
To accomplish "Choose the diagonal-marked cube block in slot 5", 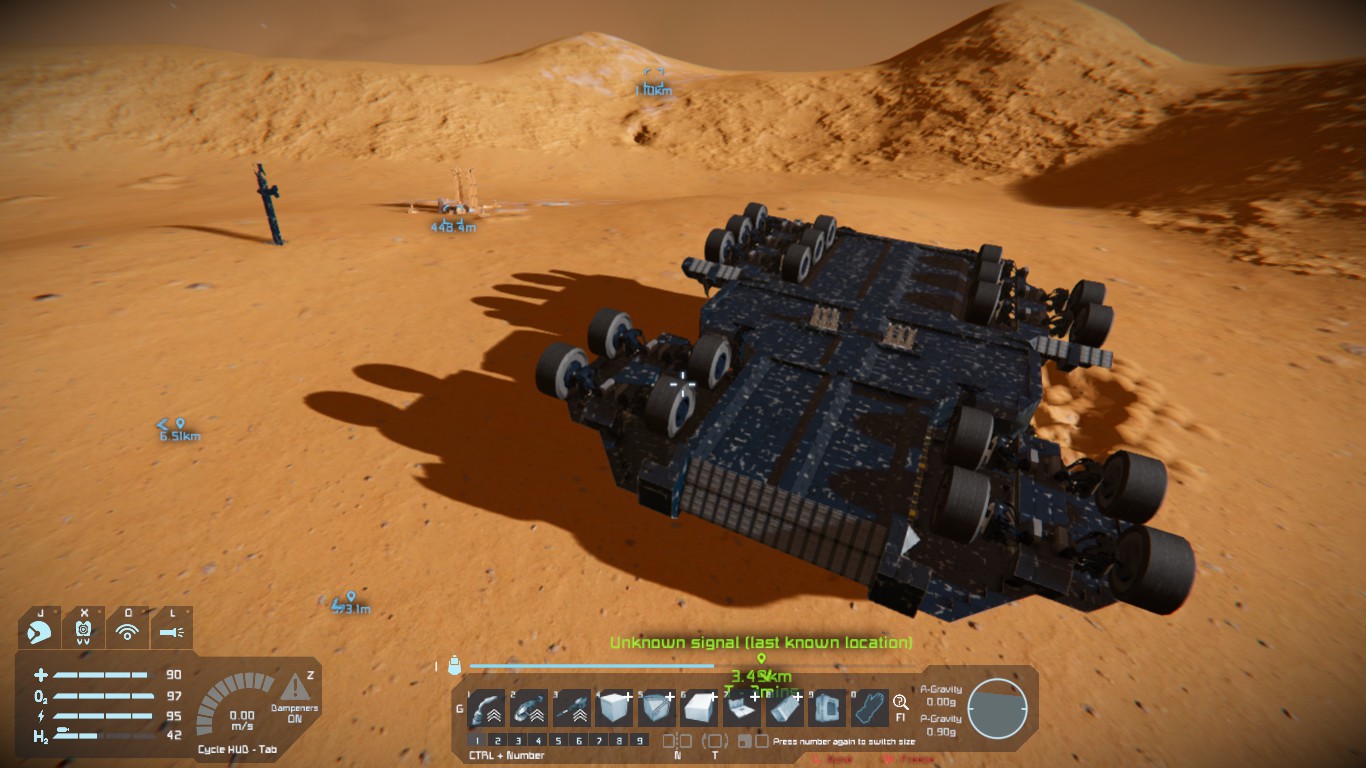I will (656, 709).
